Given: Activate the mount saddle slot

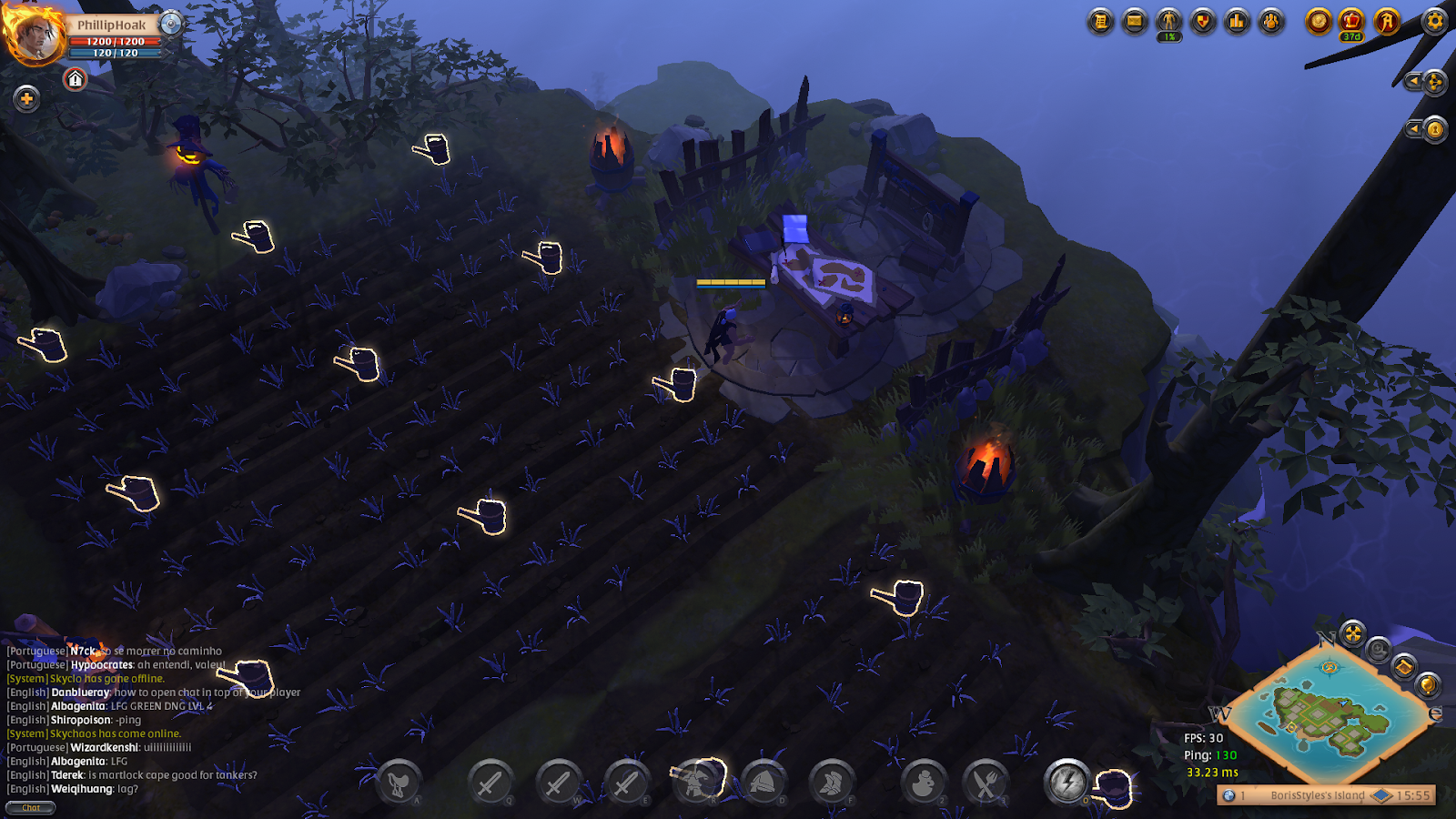Looking at the screenshot, I should click(398, 783).
